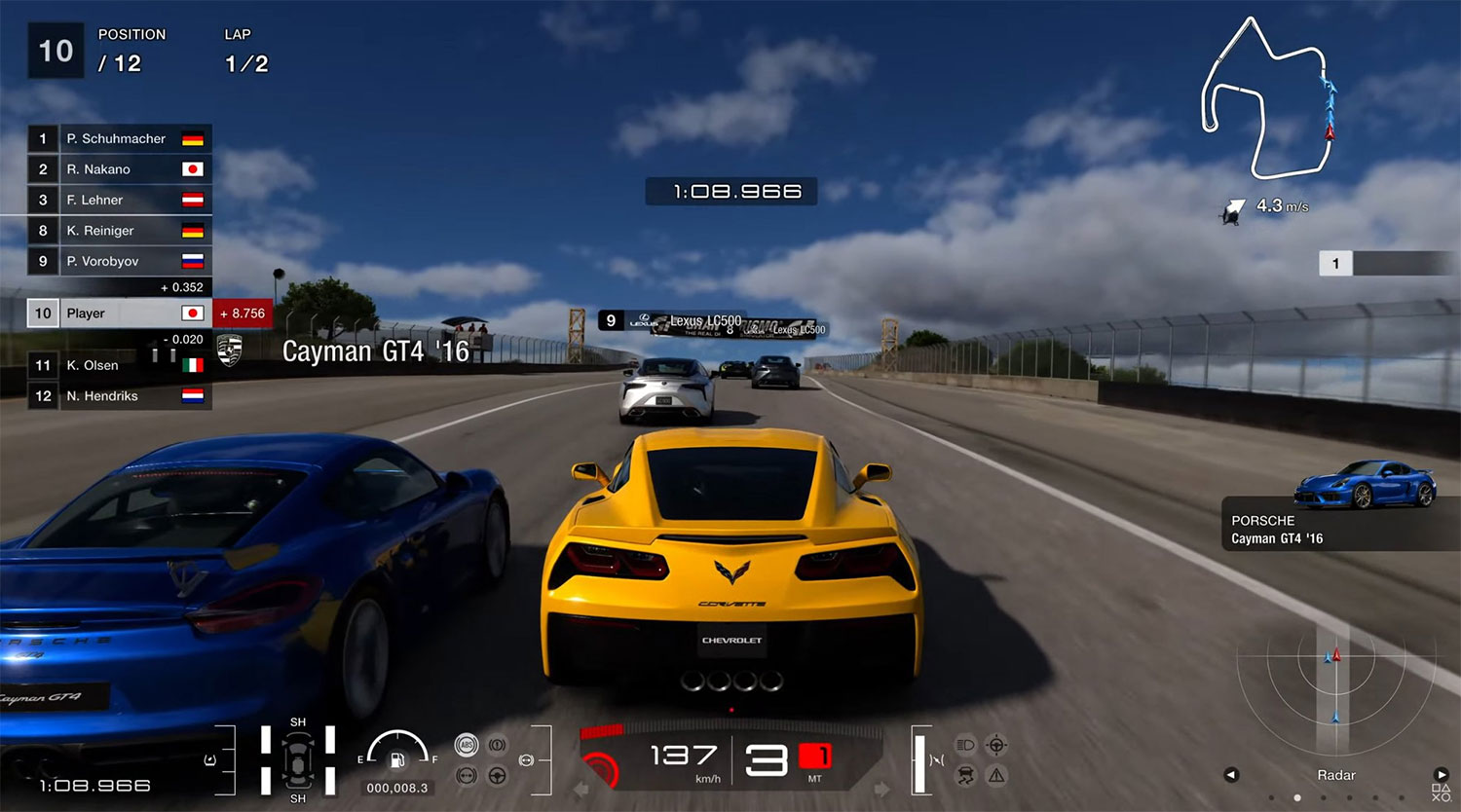Viewport: 1461px width, 812px height.
Task: Click the countersteering assist crosshair icon
Action: 994,744
